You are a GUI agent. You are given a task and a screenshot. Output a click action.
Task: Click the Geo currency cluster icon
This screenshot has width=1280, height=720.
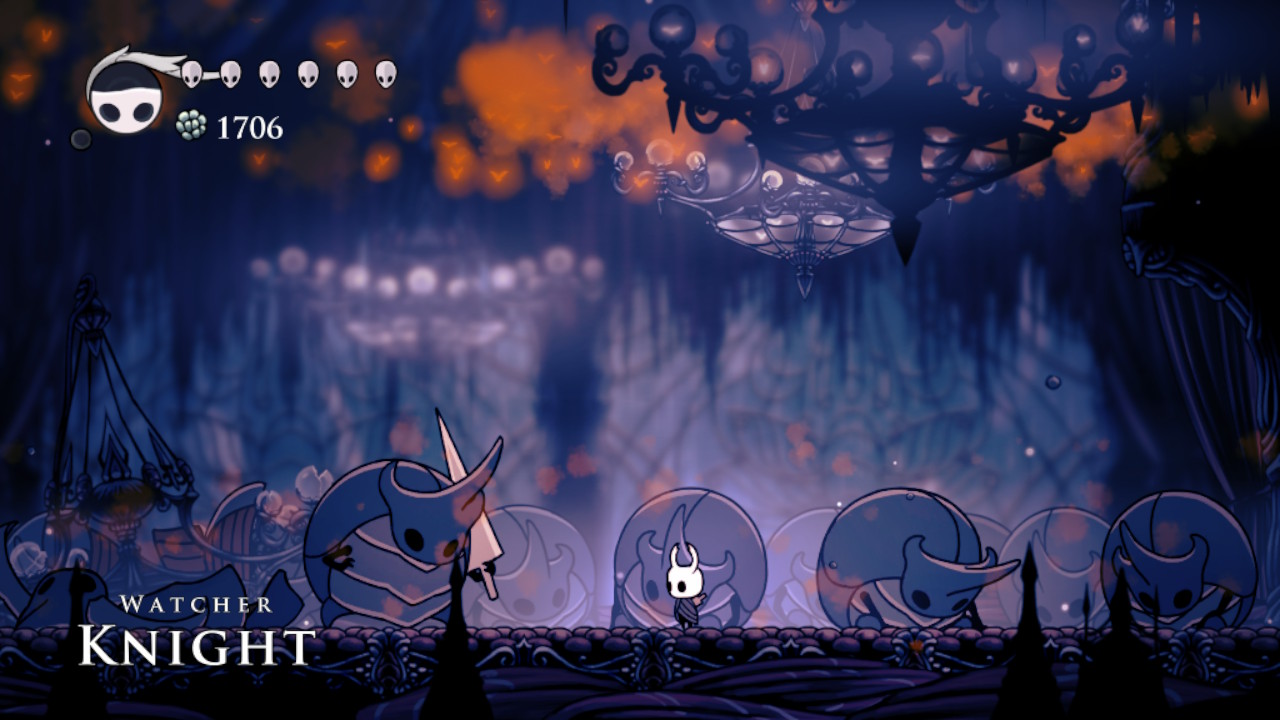[x=190, y=123]
